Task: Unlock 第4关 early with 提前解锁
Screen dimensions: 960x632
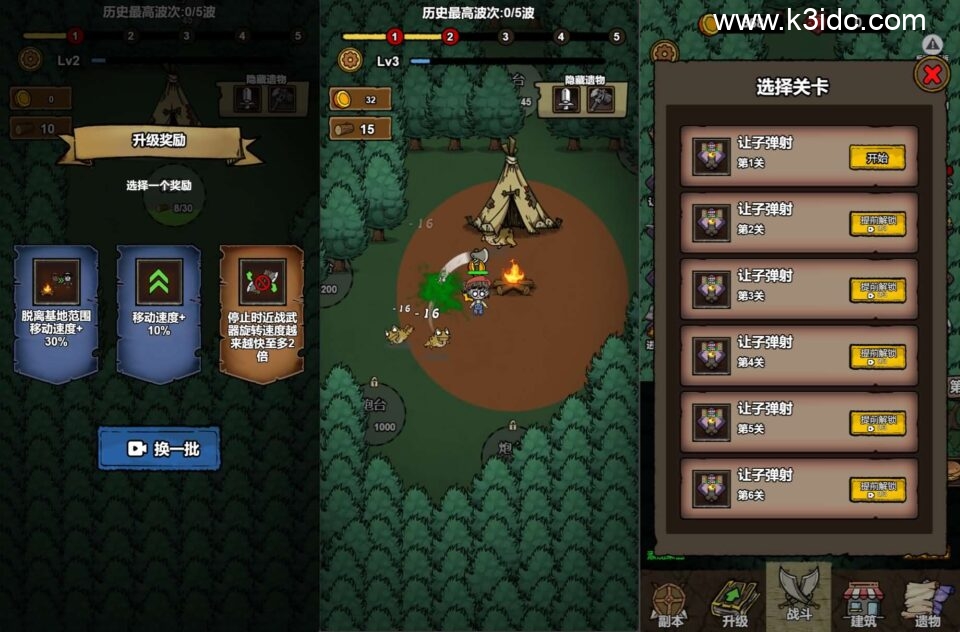Action: tap(877, 357)
